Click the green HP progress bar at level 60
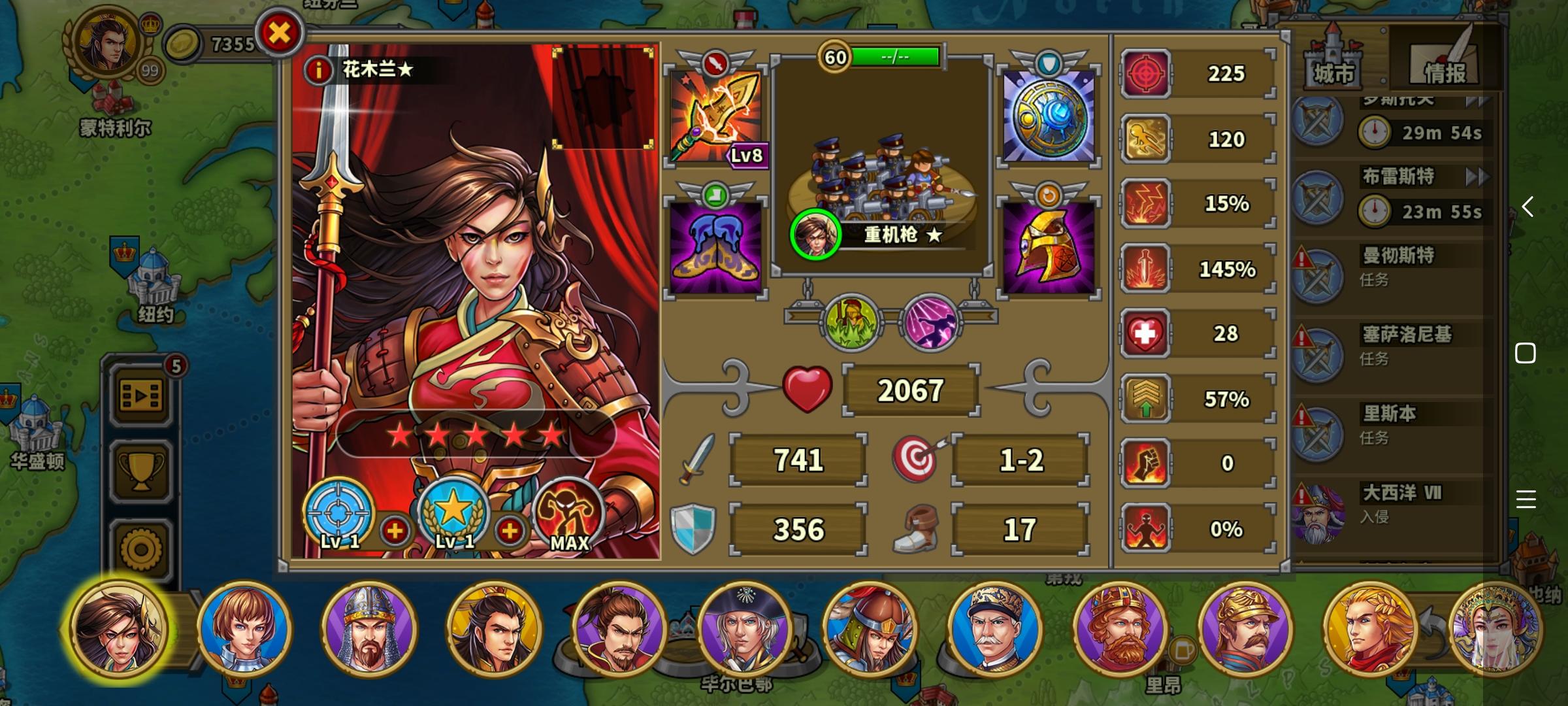 pyautogui.click(x=895, y=58)
